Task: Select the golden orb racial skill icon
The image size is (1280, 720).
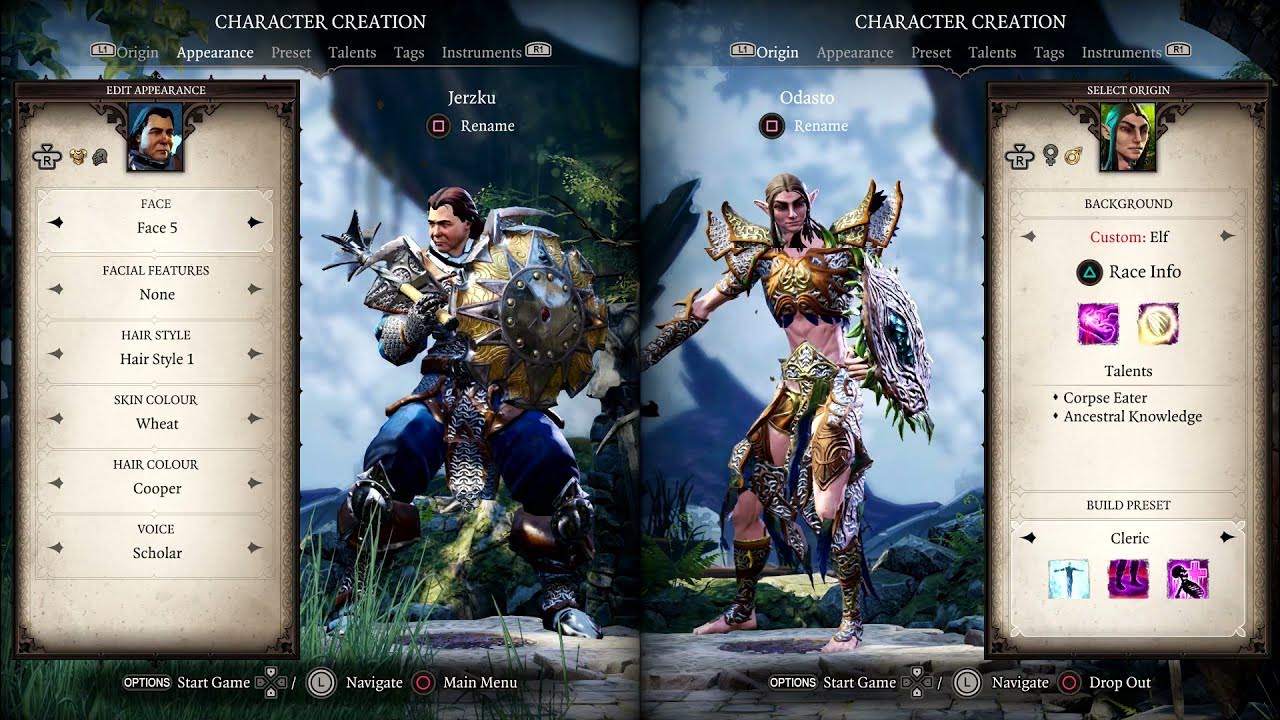Action: pos(1158,324)
